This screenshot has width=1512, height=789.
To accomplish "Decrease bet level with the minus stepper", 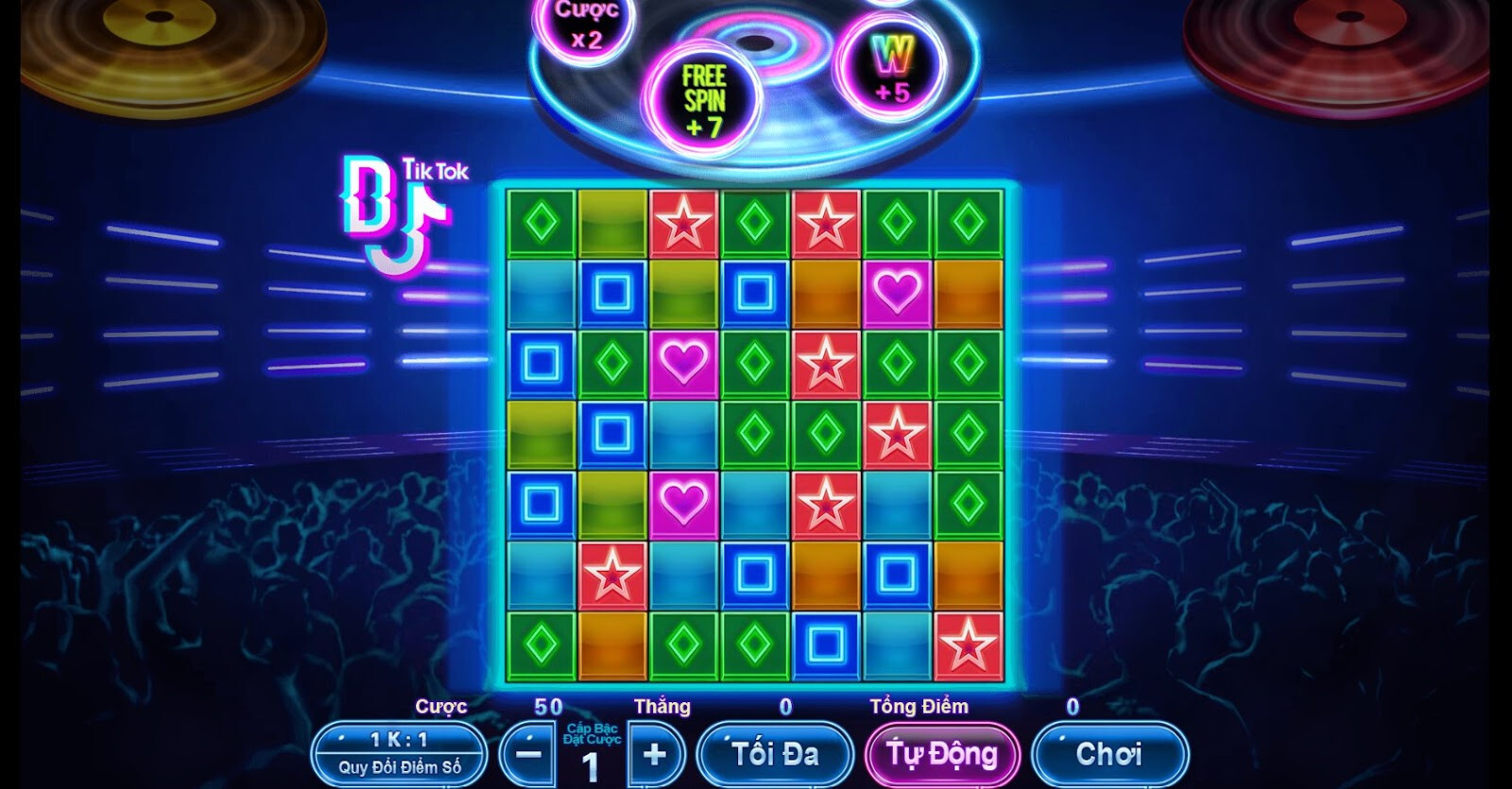I will click(529, 756).
